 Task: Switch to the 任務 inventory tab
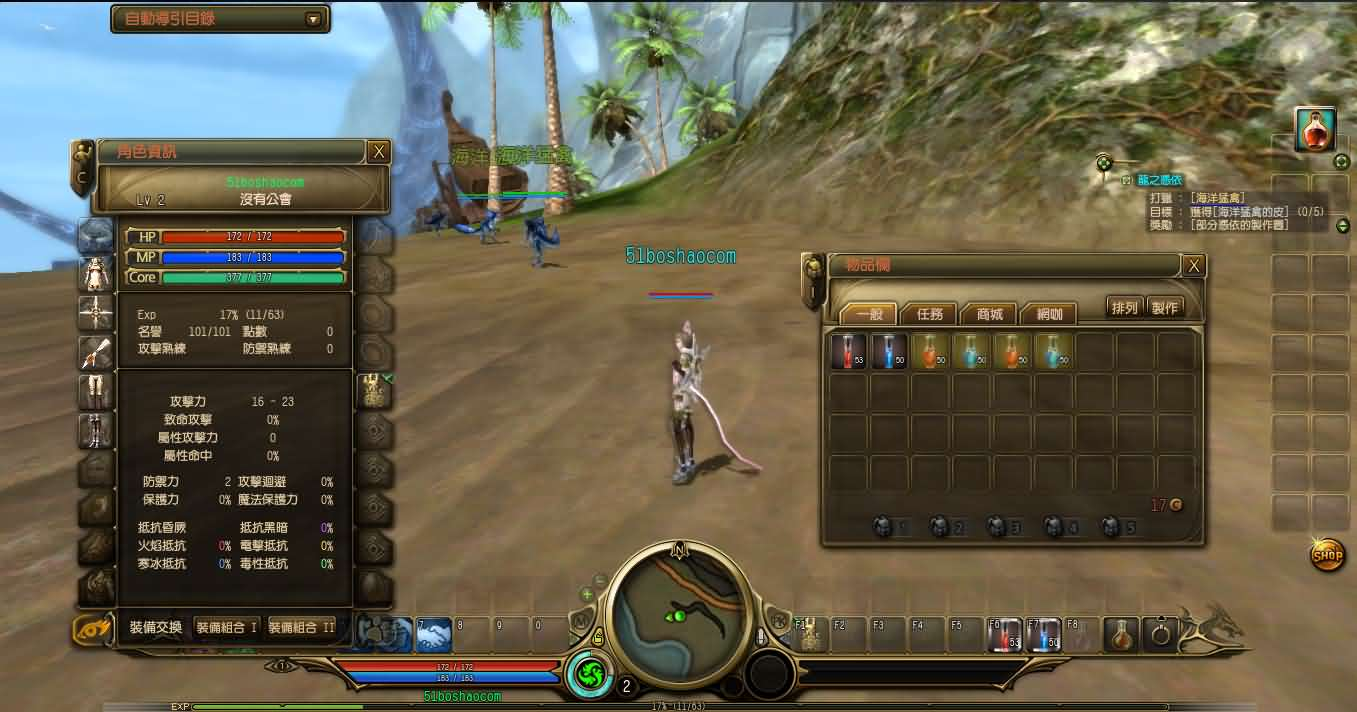click(929, 313)
